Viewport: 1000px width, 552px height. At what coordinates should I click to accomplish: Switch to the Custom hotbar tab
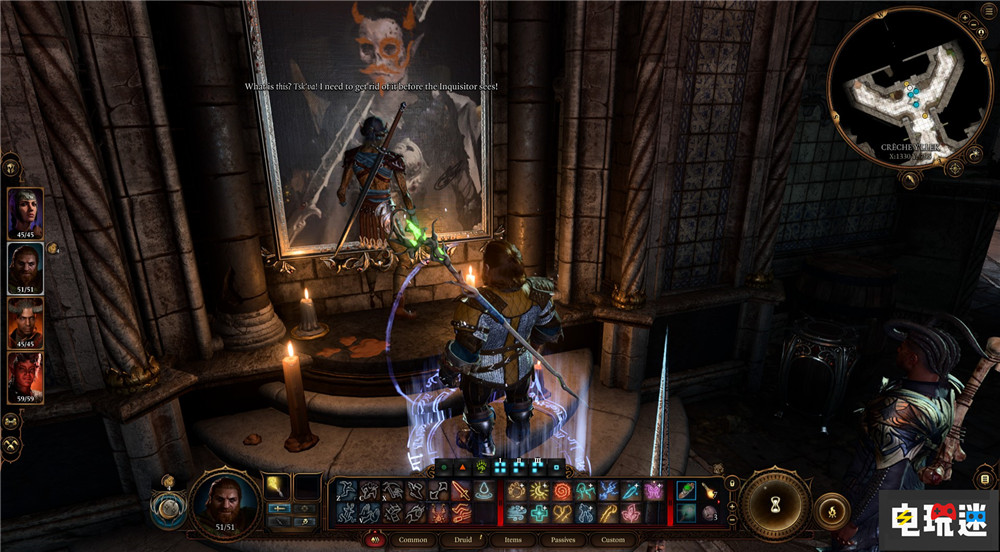click(x=613, y=540)
